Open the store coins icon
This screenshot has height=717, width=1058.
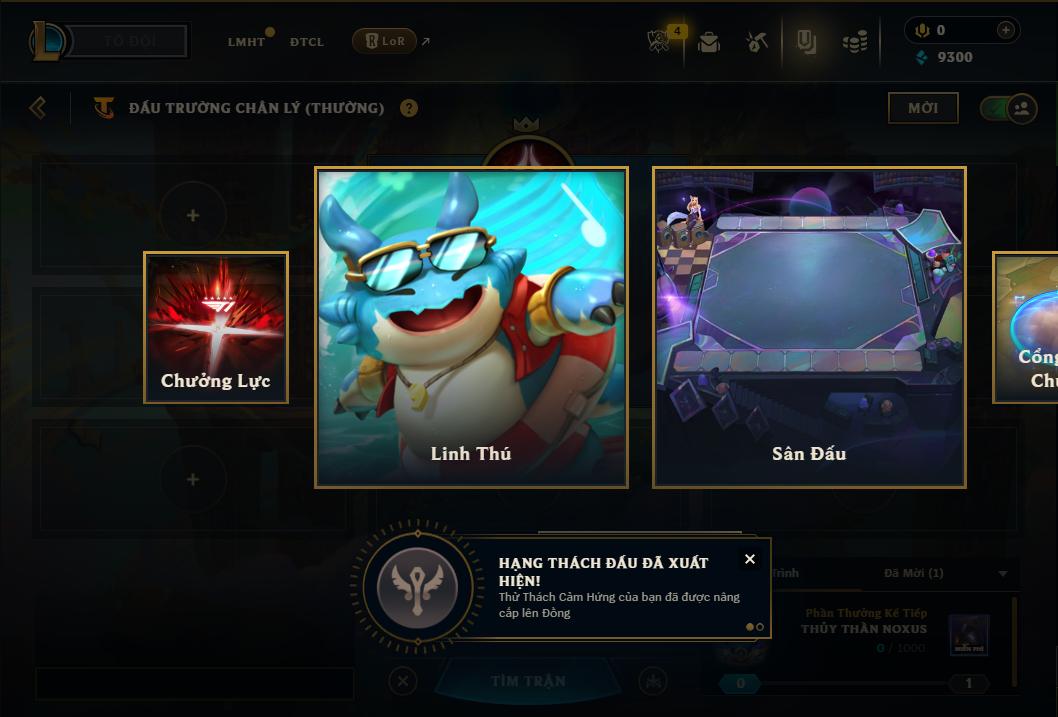pos(854,42)
